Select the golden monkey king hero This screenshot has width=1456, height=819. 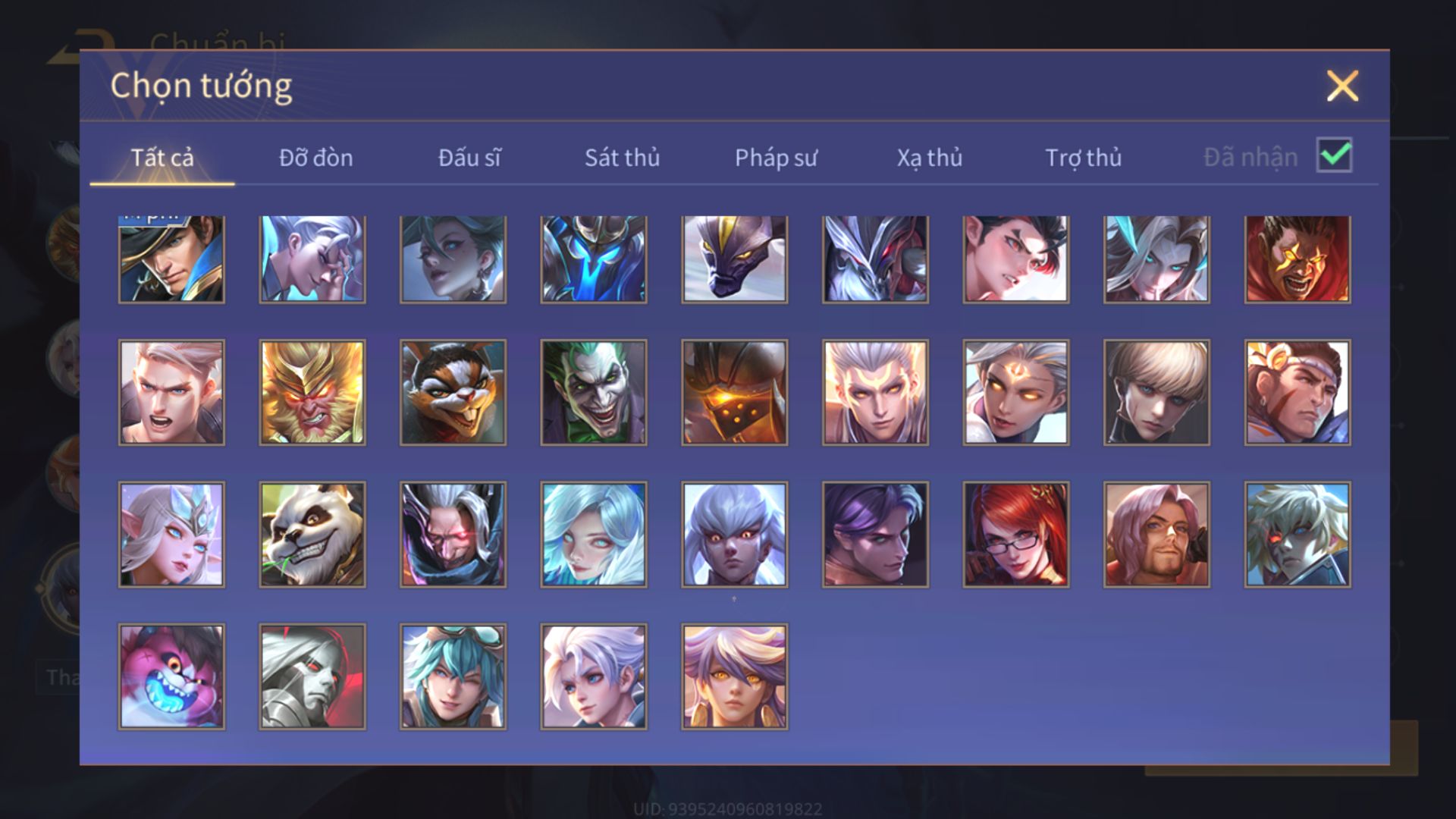tap(312, 392)
